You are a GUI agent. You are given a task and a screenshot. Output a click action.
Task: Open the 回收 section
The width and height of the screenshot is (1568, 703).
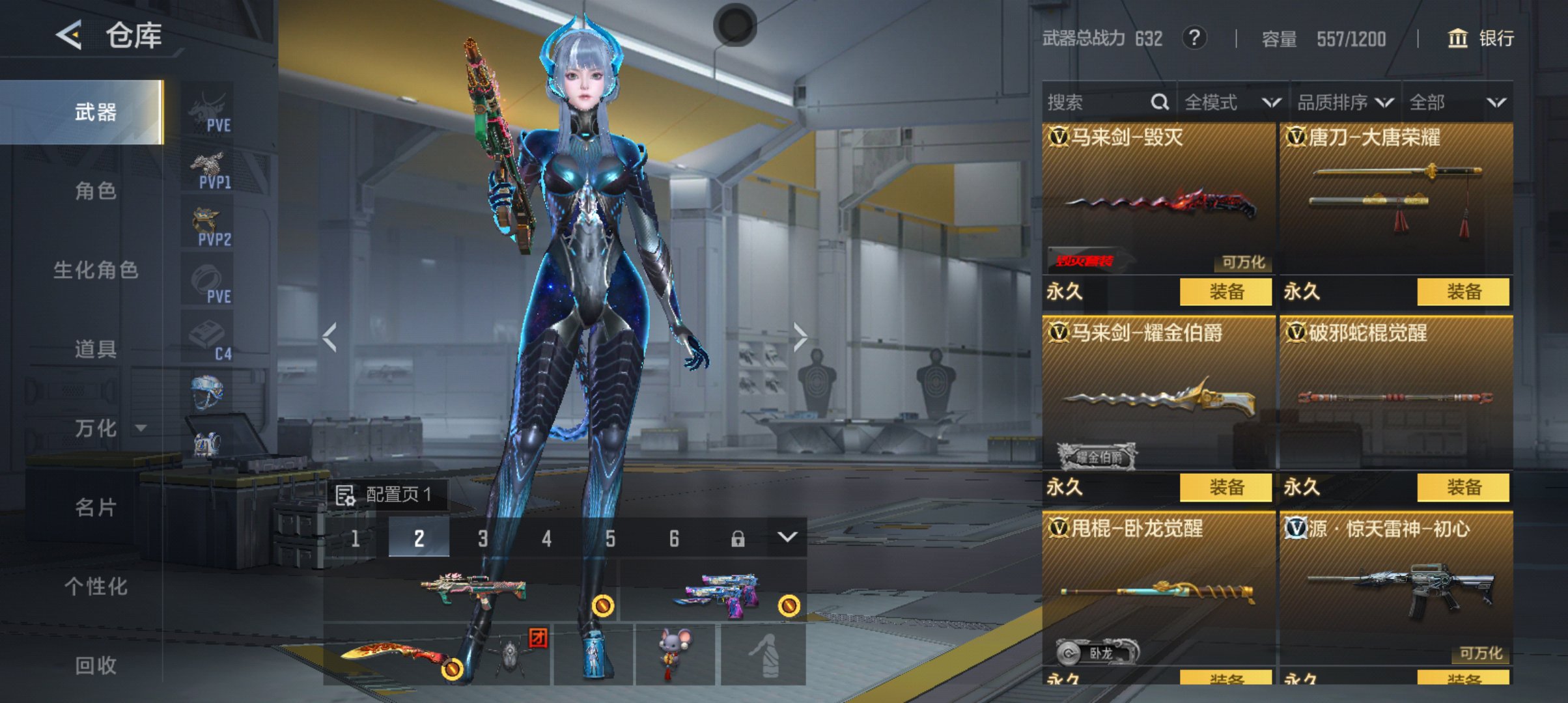[x=96, y=665]
